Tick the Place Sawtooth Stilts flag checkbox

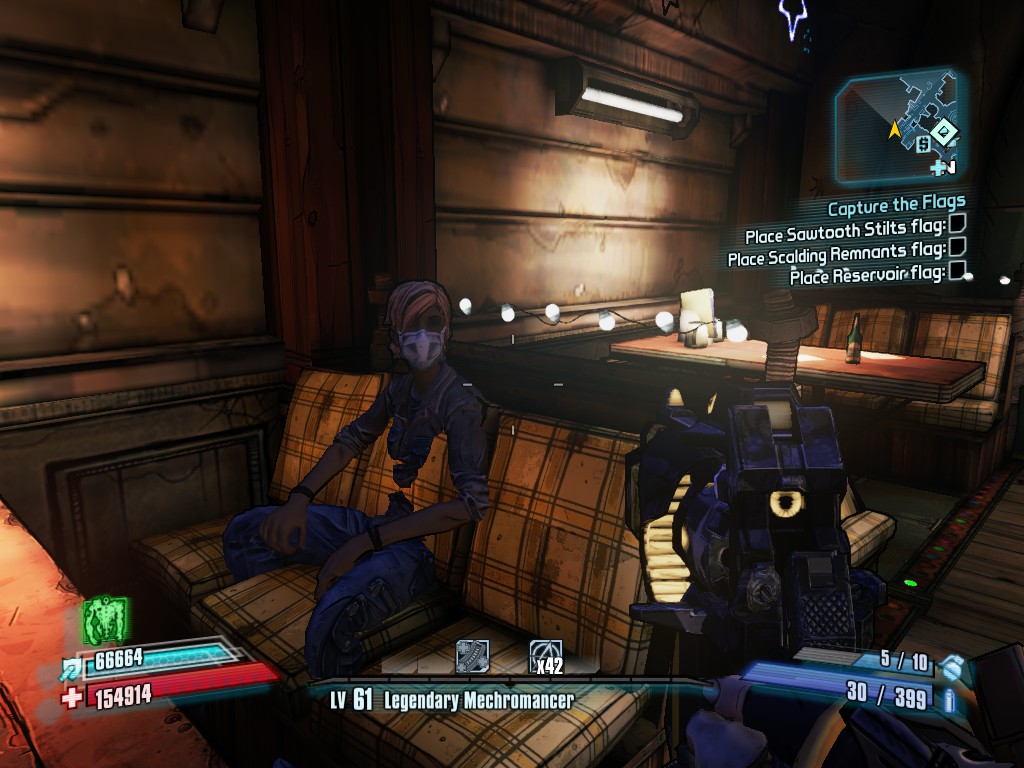(957, 229)
